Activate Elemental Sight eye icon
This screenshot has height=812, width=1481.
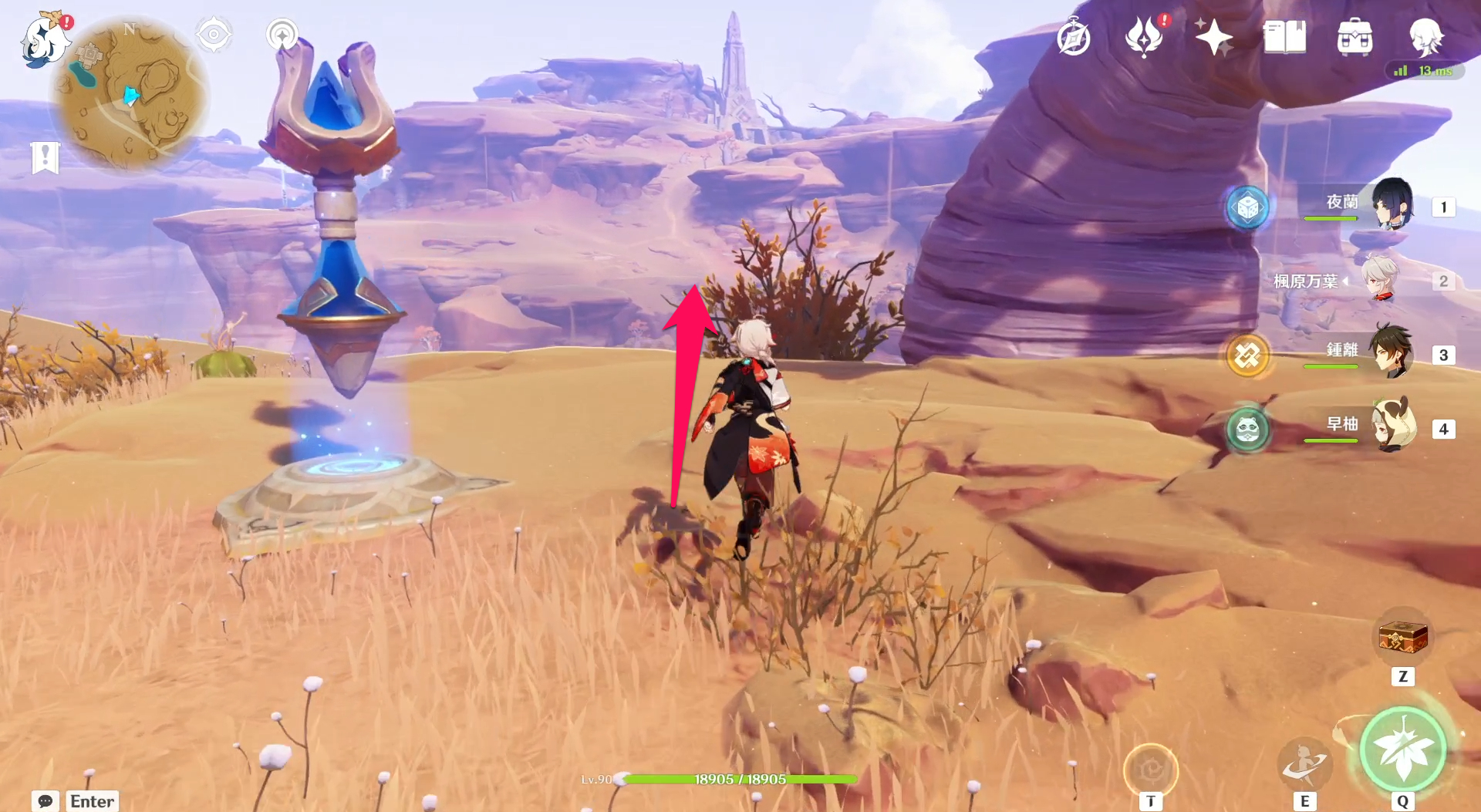[x=213, y=35]
